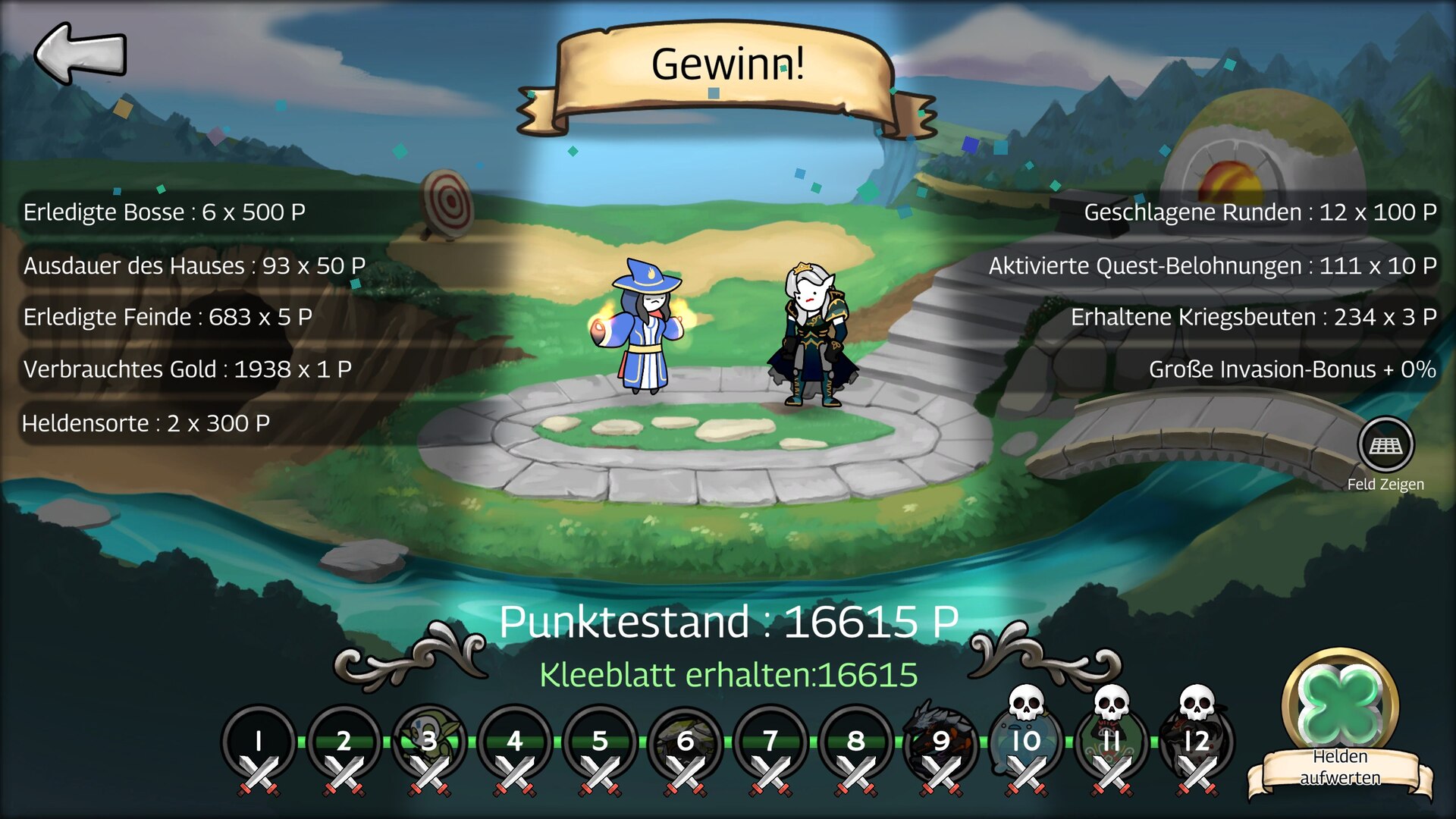Select the round 11 skull marker
The image size is (1456, 819).
tap(1112, 742)
